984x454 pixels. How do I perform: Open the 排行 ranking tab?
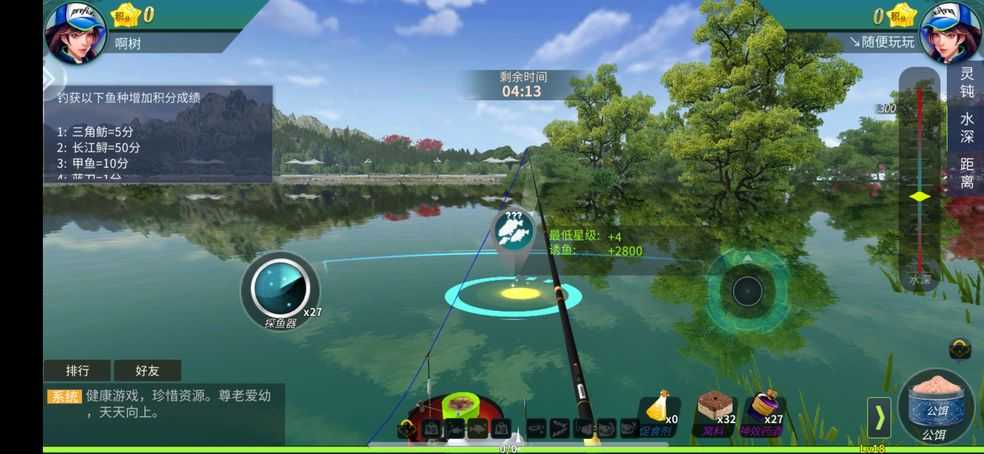pyautogui.click(x=77, y=371)
